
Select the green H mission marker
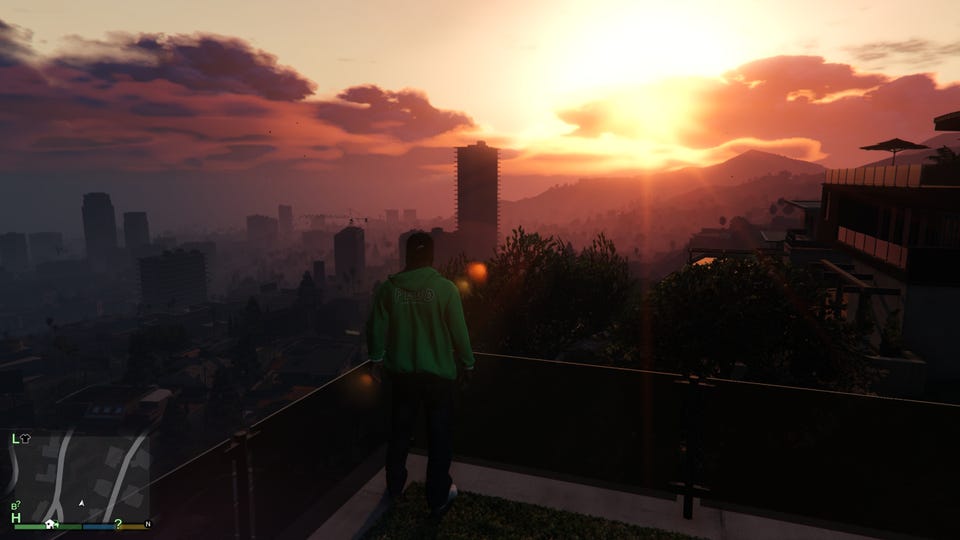coord(16,518)
